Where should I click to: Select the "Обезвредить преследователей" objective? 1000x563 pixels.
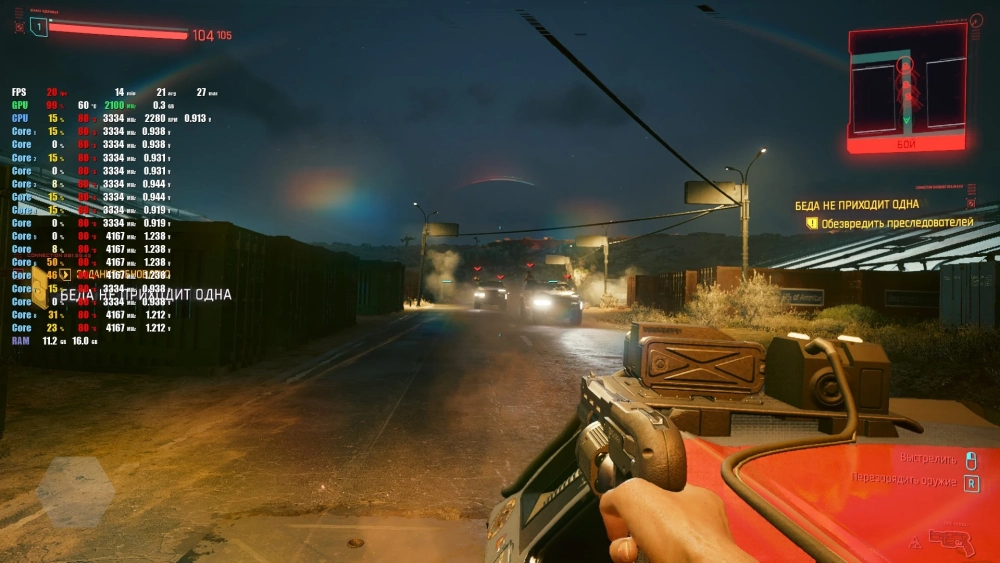tap(897, 223)
